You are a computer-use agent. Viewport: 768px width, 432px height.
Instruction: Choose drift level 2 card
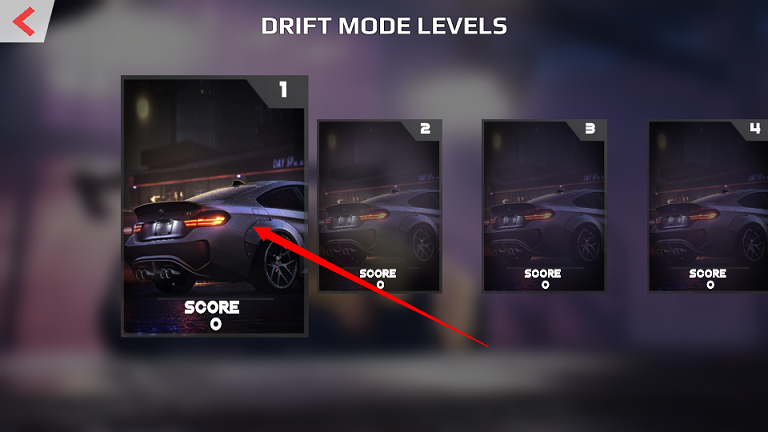(379, 205)
